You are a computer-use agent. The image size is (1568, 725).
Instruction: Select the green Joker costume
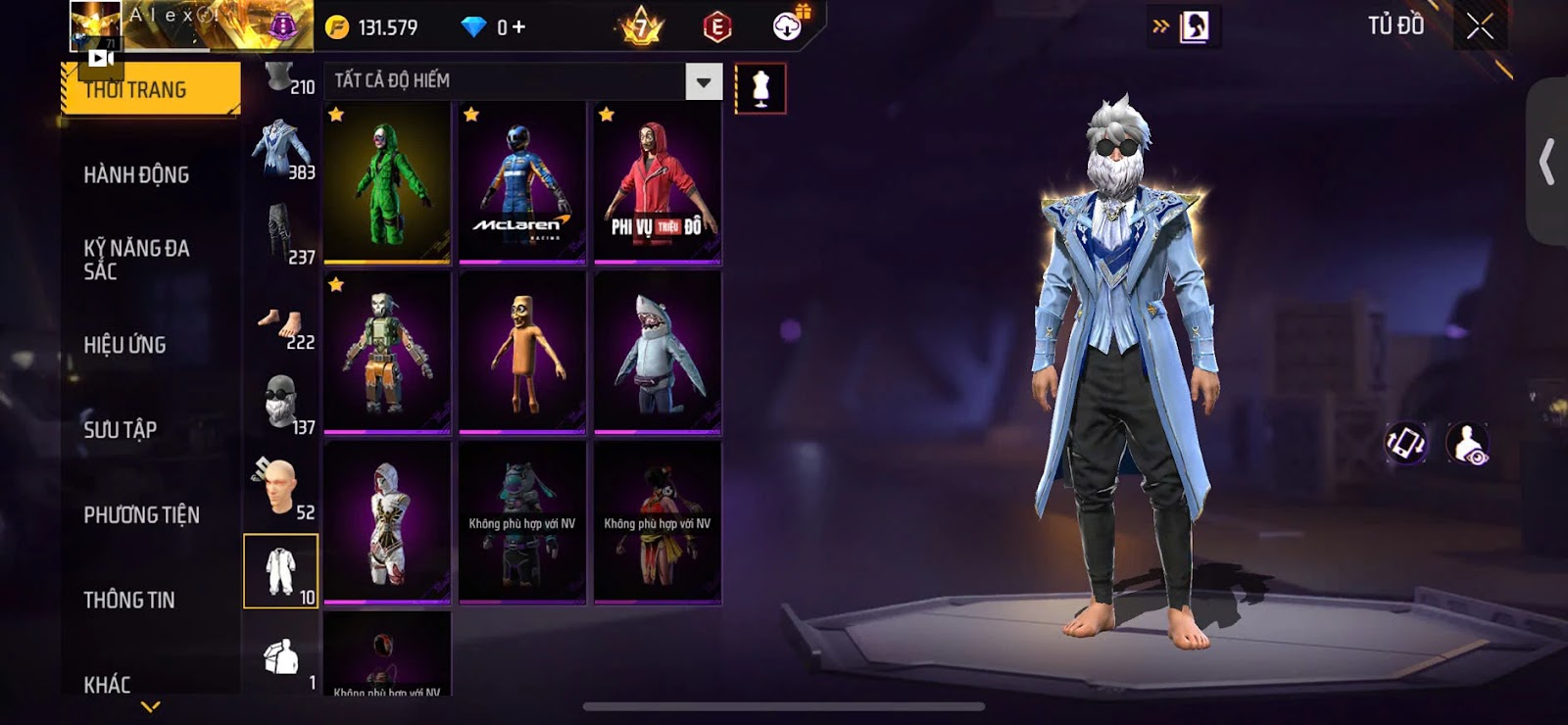(387, 183)
